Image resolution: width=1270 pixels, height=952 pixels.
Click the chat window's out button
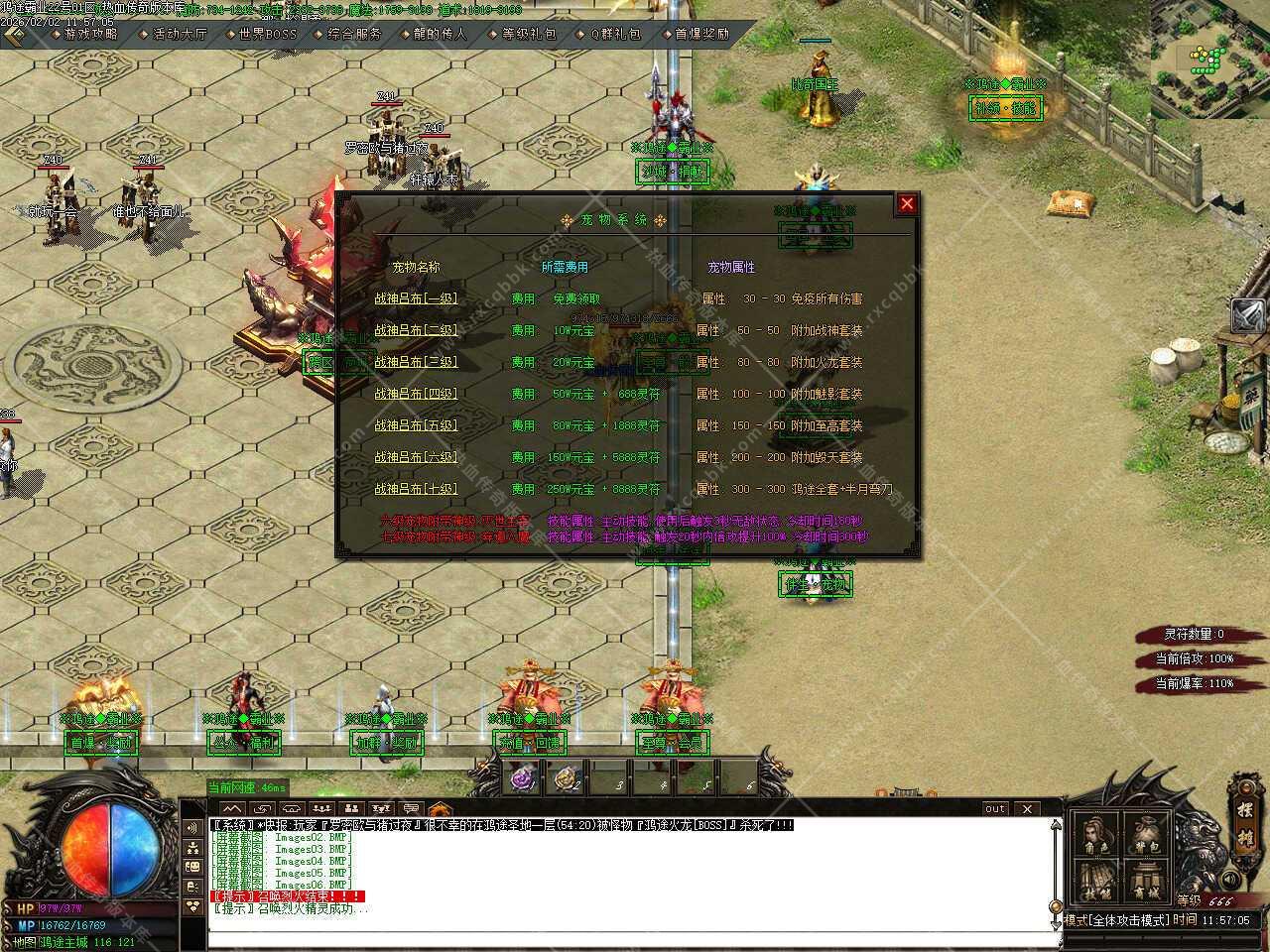[x=995, y=809]
